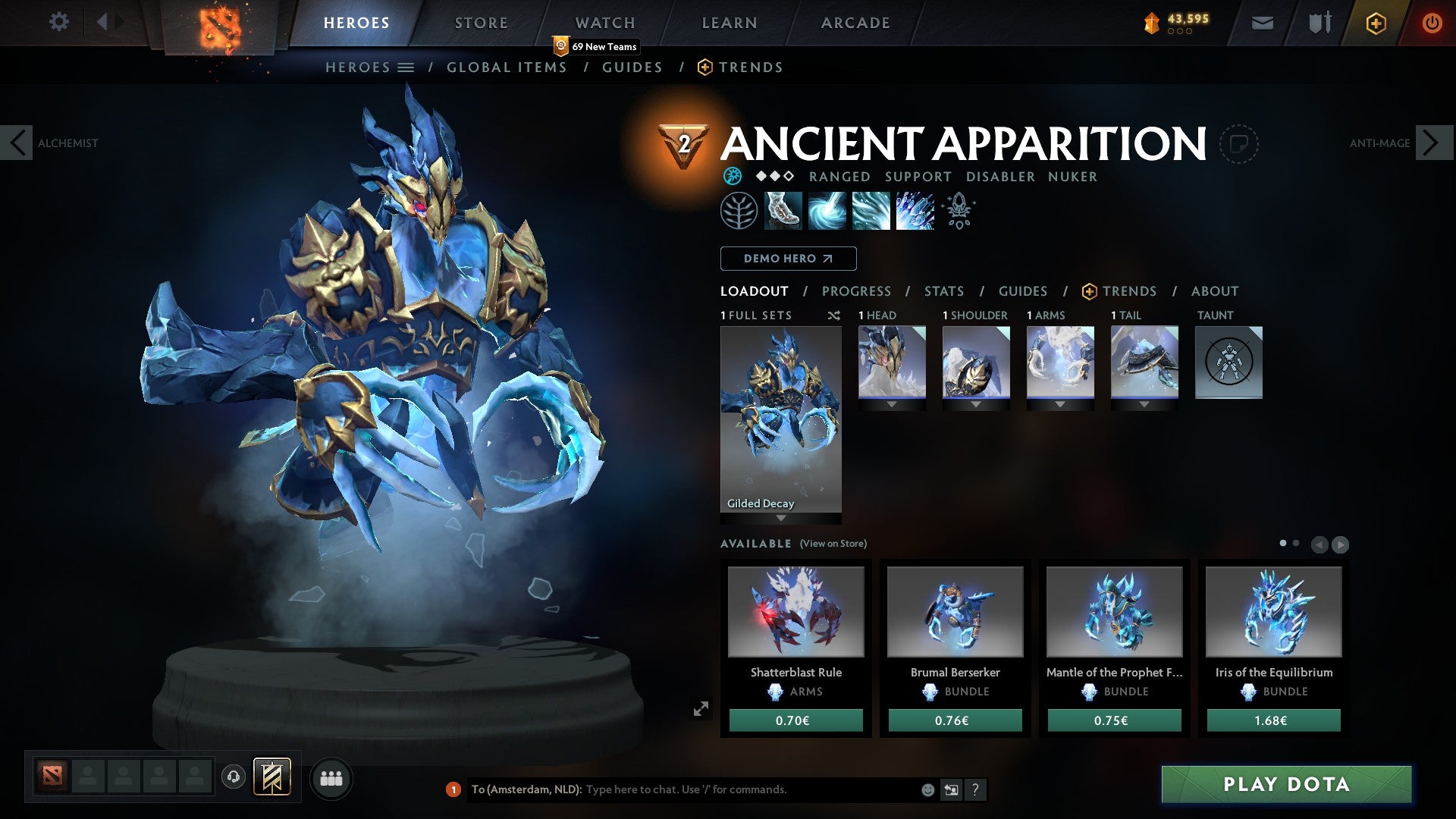This screenshot has width=1456, height=819.
Task: Open the friends list icon near chat bar
Action: pyautogui.click(x=331, y=777)
